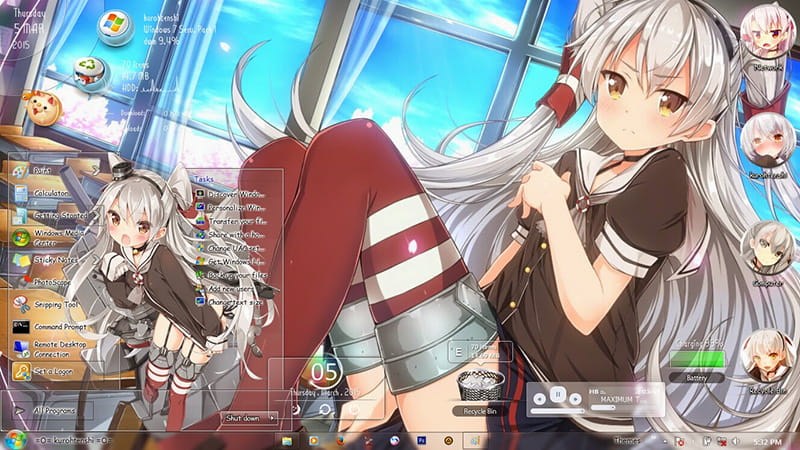This screenshot has height=450, width=800.
Task: Start Windows Media Center
Action: click(56, 237)
